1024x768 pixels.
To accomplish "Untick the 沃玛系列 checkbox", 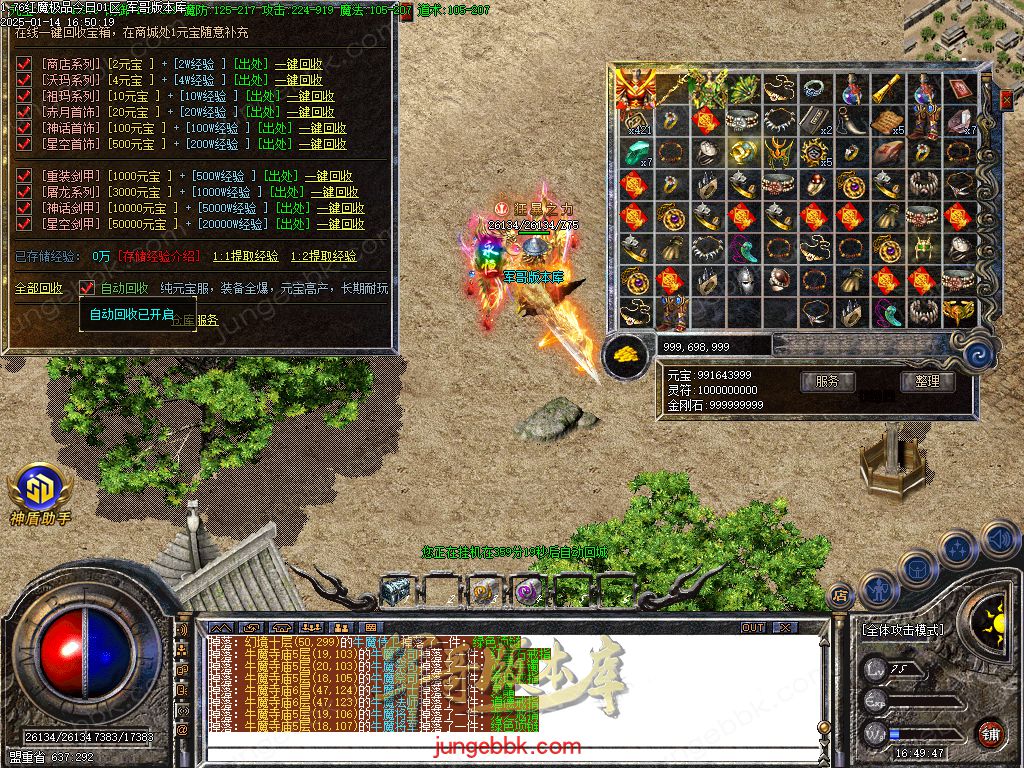I will click(x=25, y=80).
